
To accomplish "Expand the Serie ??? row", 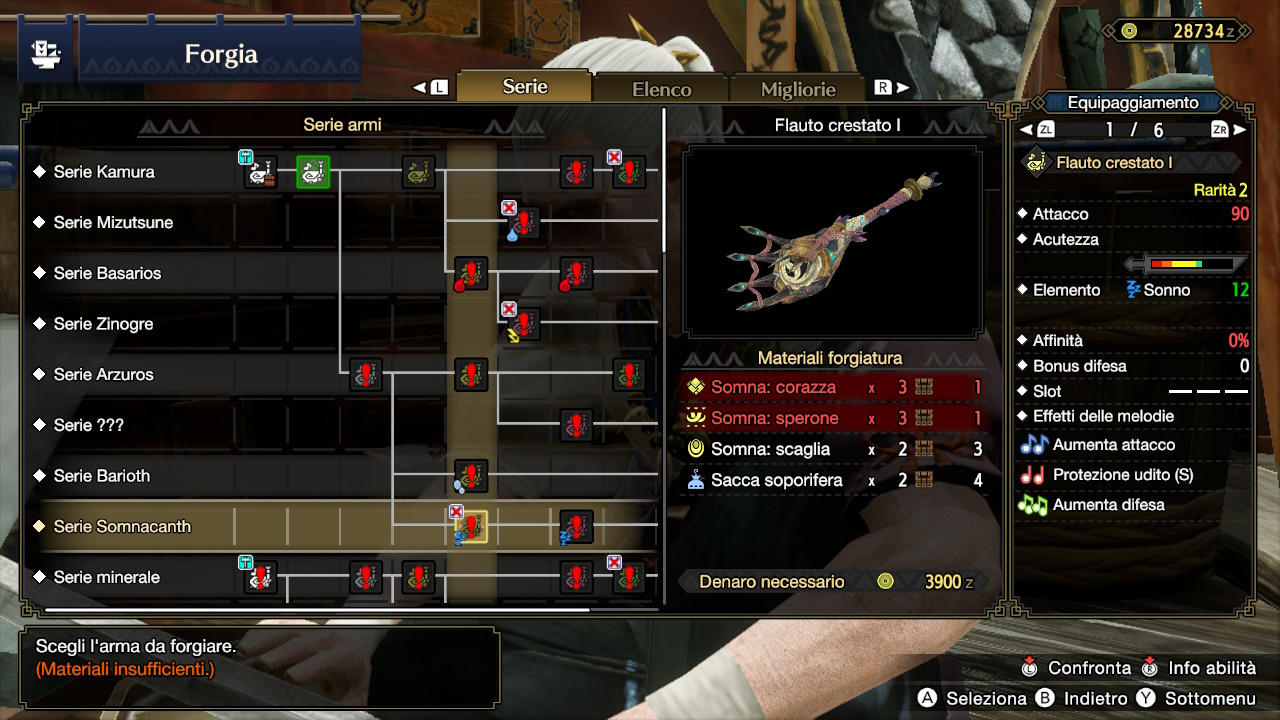I will click(x=105, y=425).
